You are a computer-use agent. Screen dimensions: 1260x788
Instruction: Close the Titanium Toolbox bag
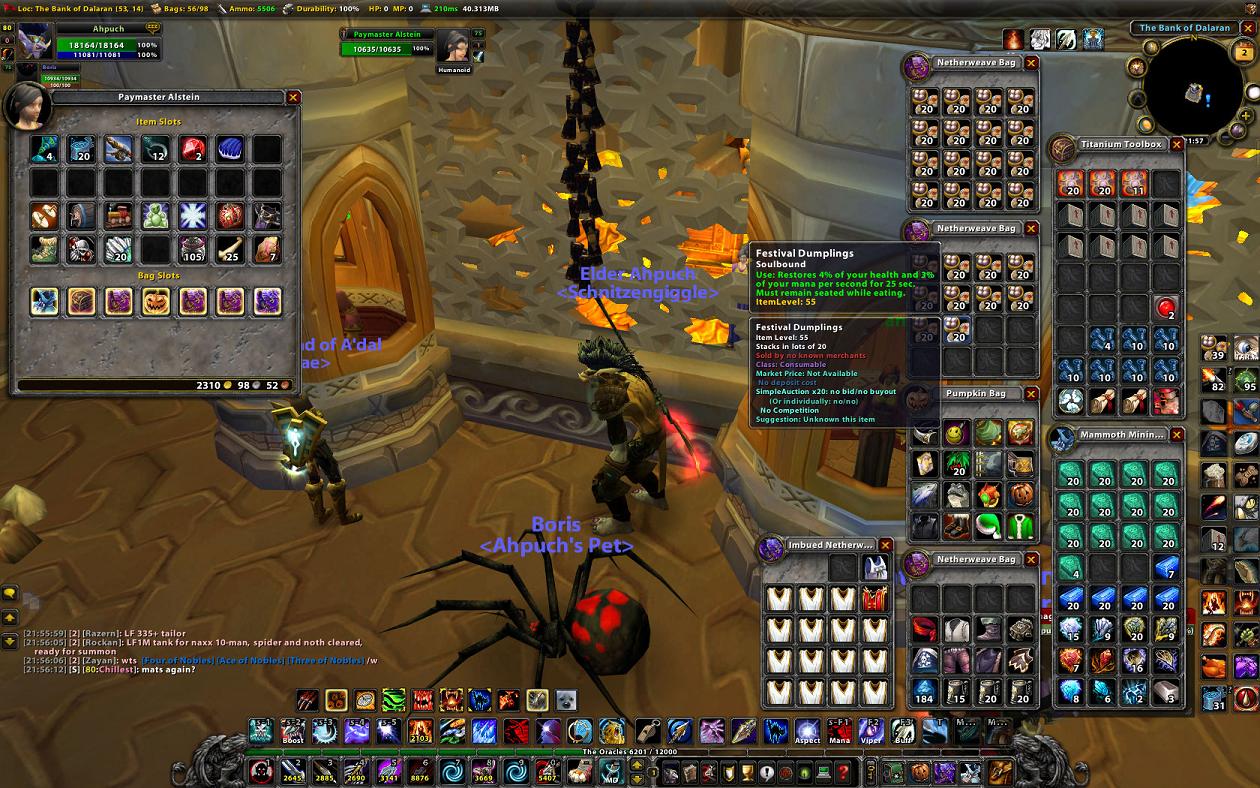click(1177, 145)
